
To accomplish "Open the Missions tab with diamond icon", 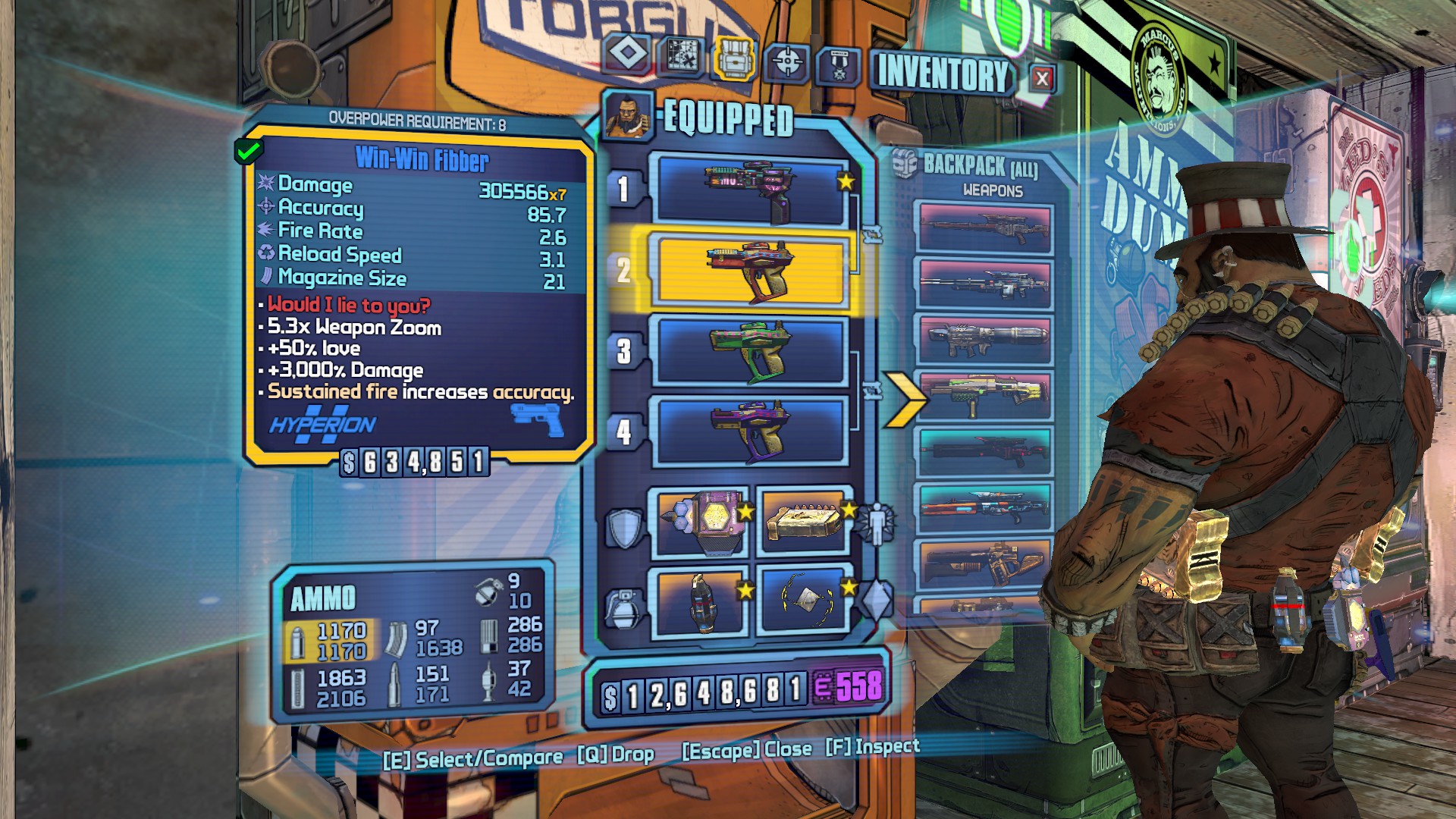I will tap(629, 54).
